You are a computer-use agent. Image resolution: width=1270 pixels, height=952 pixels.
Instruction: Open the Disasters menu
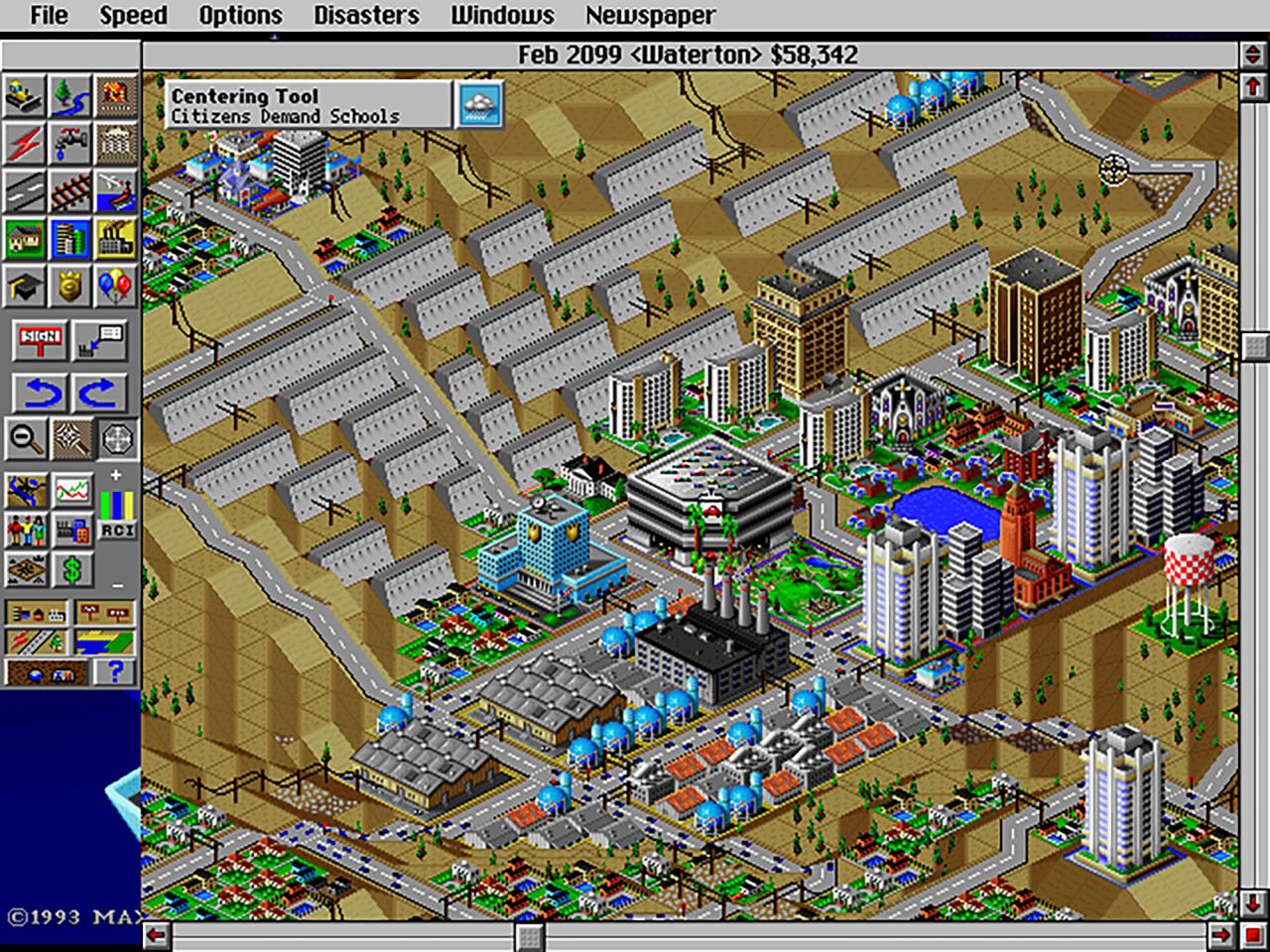coord(365,15)
